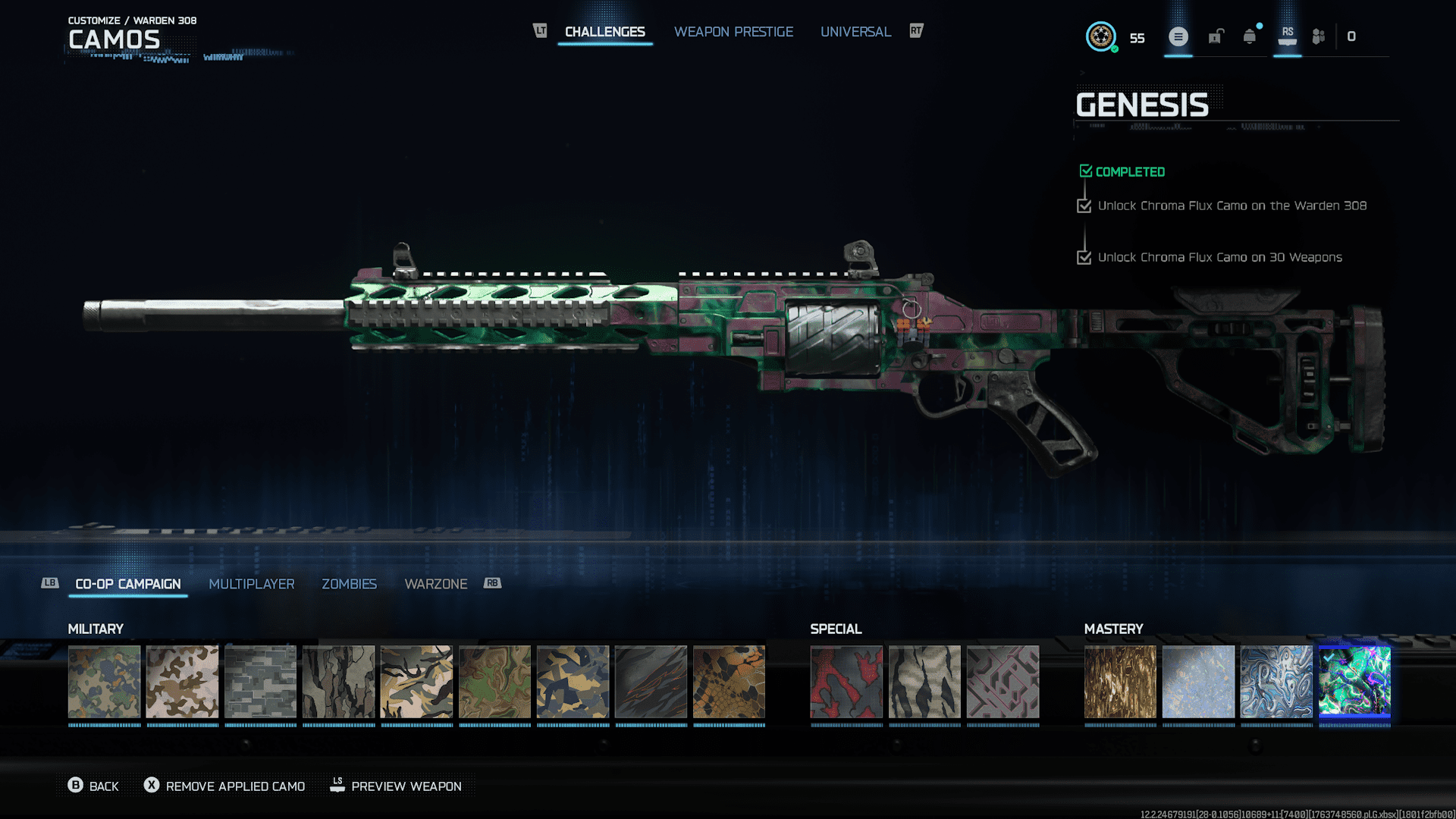The image size is (1456, 819).
Task: Switch to Multiplayer camo category
Action: 251,584
